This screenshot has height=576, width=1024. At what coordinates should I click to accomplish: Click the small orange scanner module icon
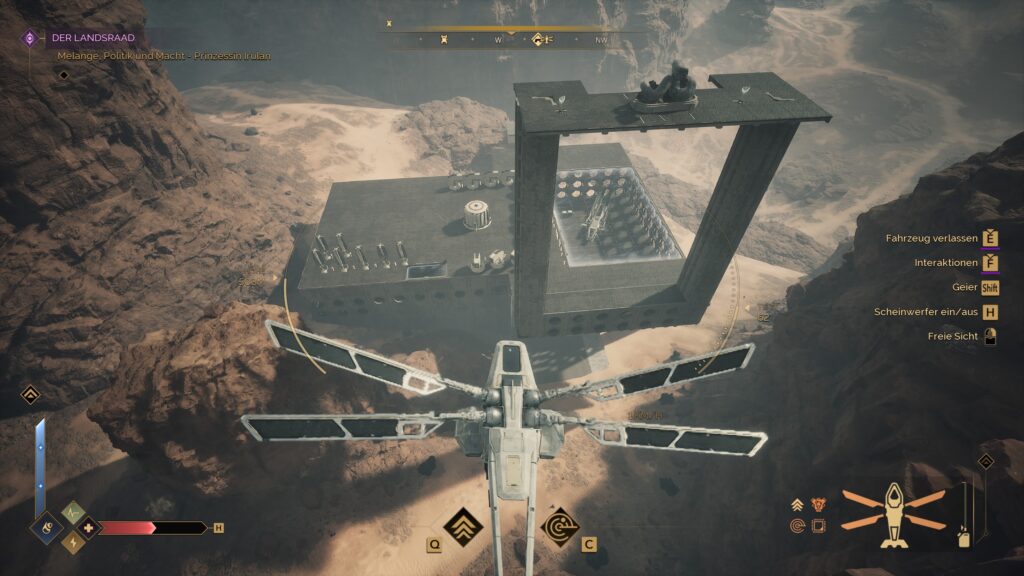(798, 525)
